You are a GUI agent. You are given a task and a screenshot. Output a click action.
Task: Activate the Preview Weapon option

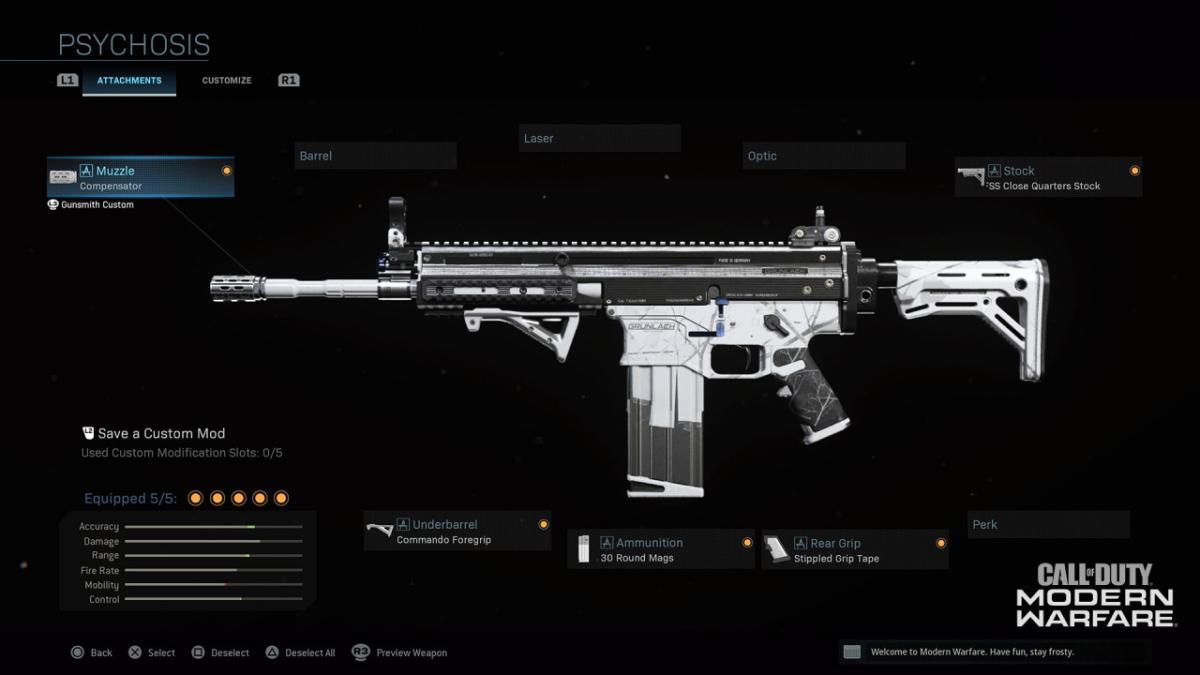click(400, 653)
